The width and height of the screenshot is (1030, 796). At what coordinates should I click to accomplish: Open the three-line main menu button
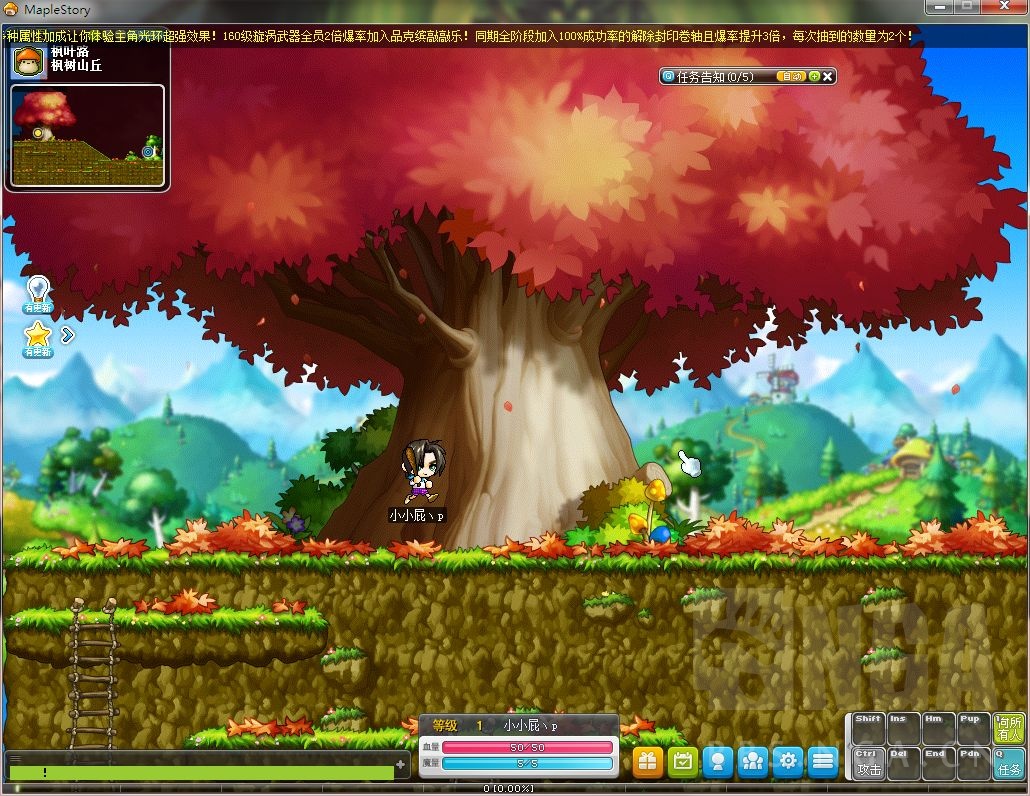click(822, 762)
